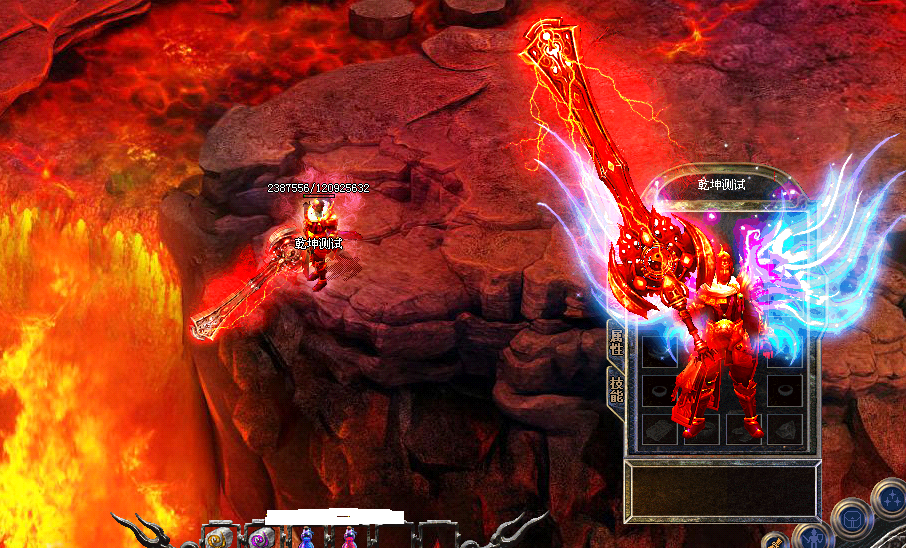906x548 pixels.
Task: Drink the pink-red potion in hotbar
Action: coord(350,539)
